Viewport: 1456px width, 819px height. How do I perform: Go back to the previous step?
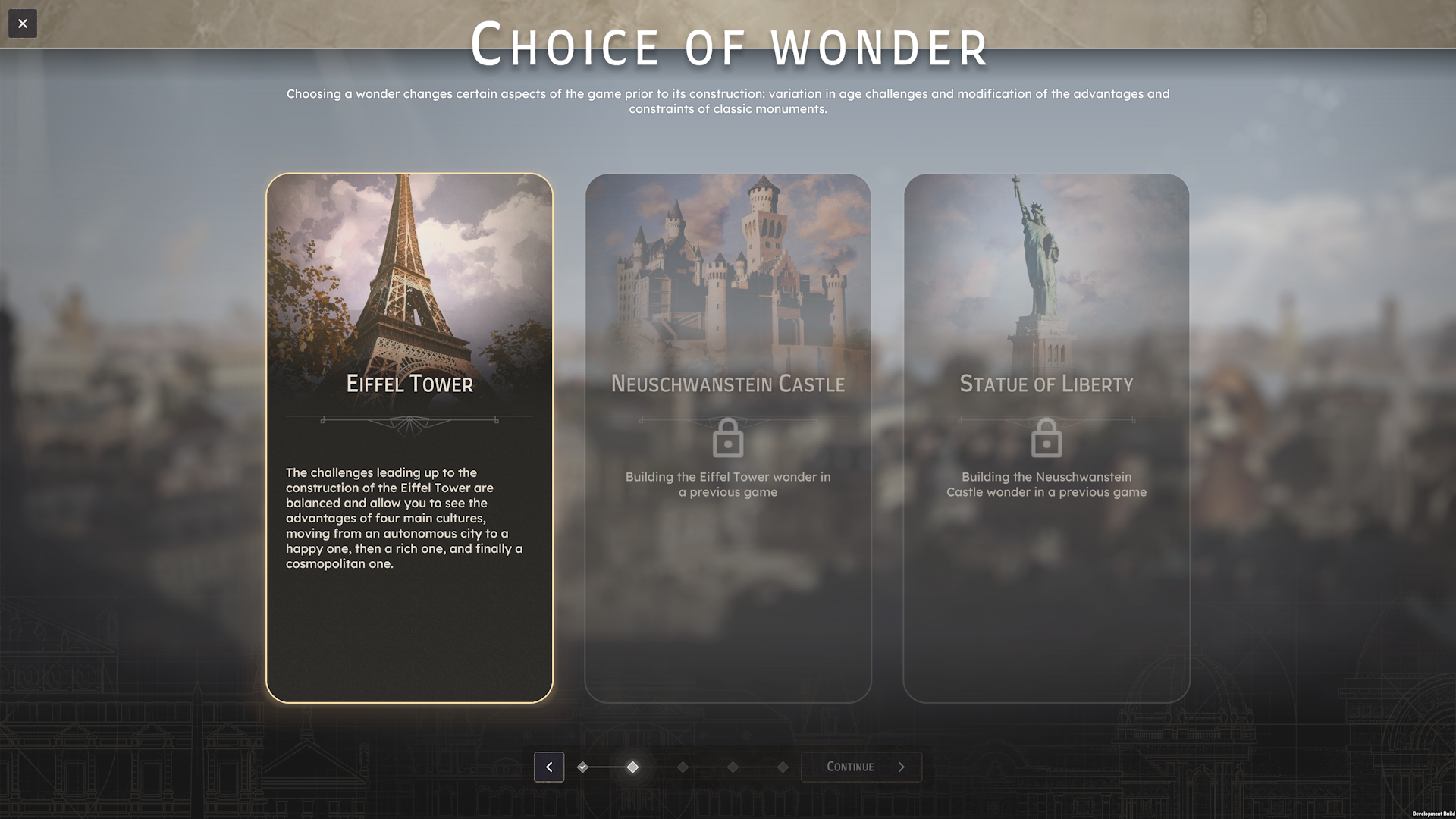tap(549, 767)
